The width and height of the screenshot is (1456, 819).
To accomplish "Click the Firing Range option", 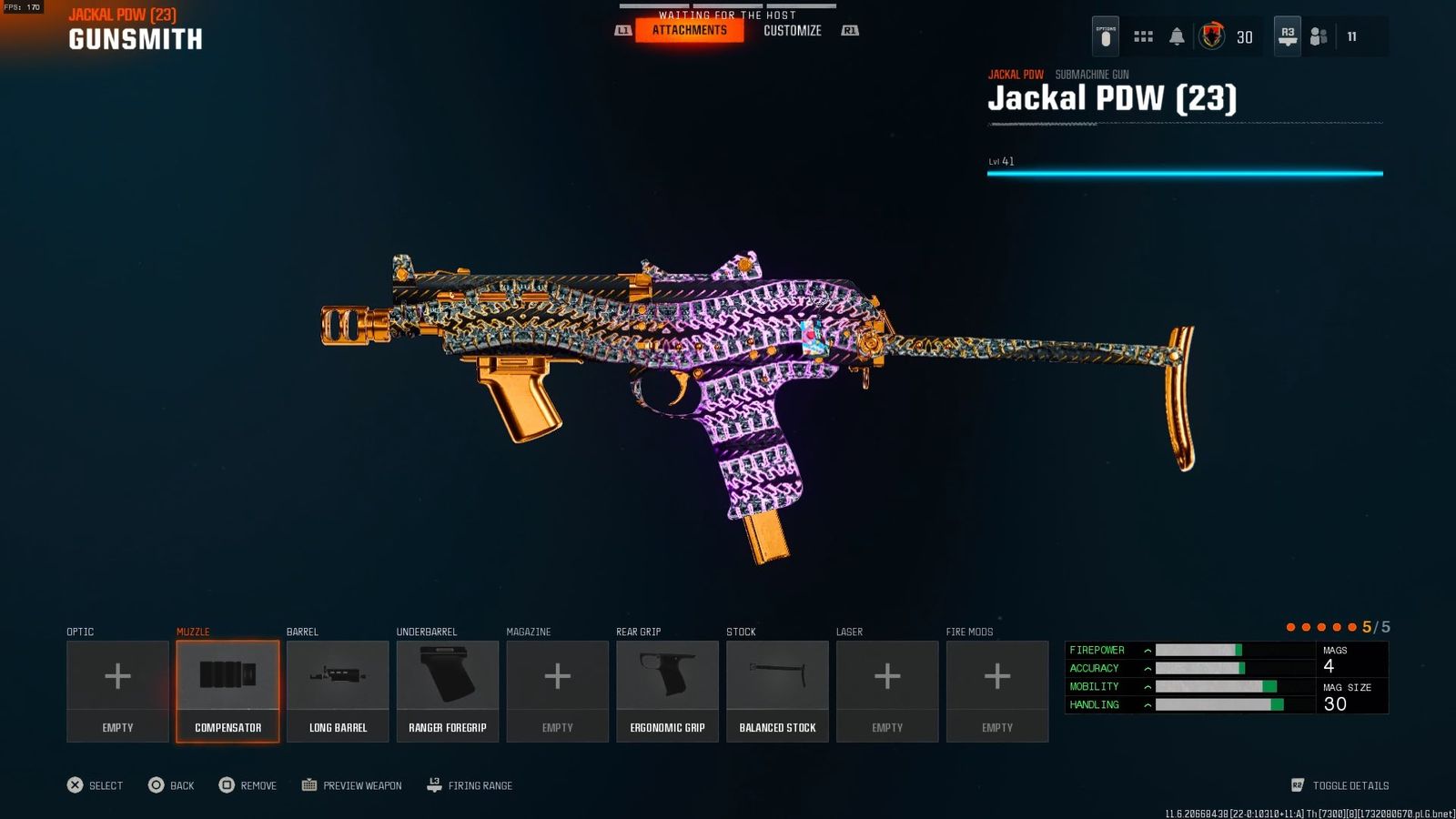I will 470,785.
